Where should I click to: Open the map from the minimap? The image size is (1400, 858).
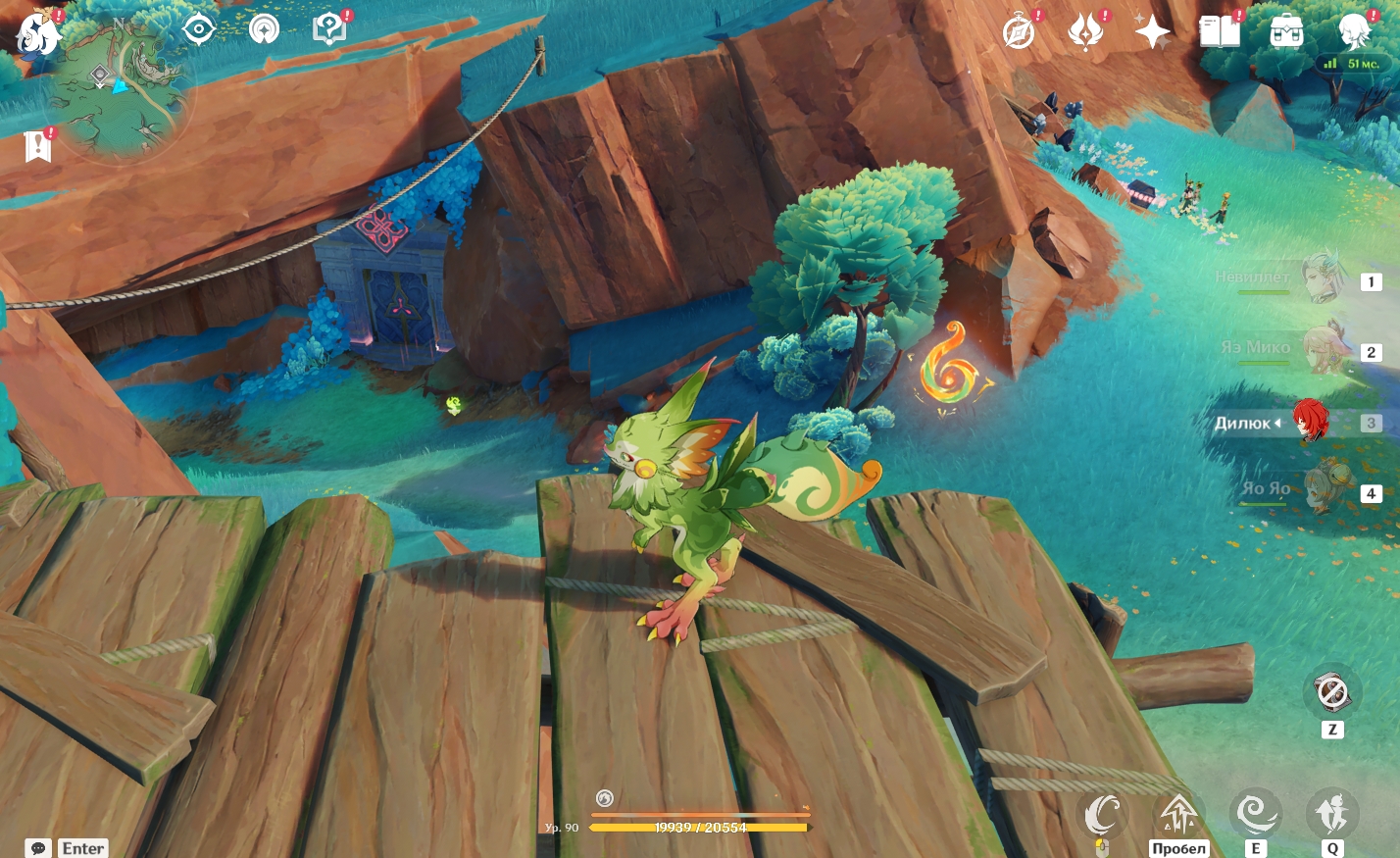click(119, 86)
